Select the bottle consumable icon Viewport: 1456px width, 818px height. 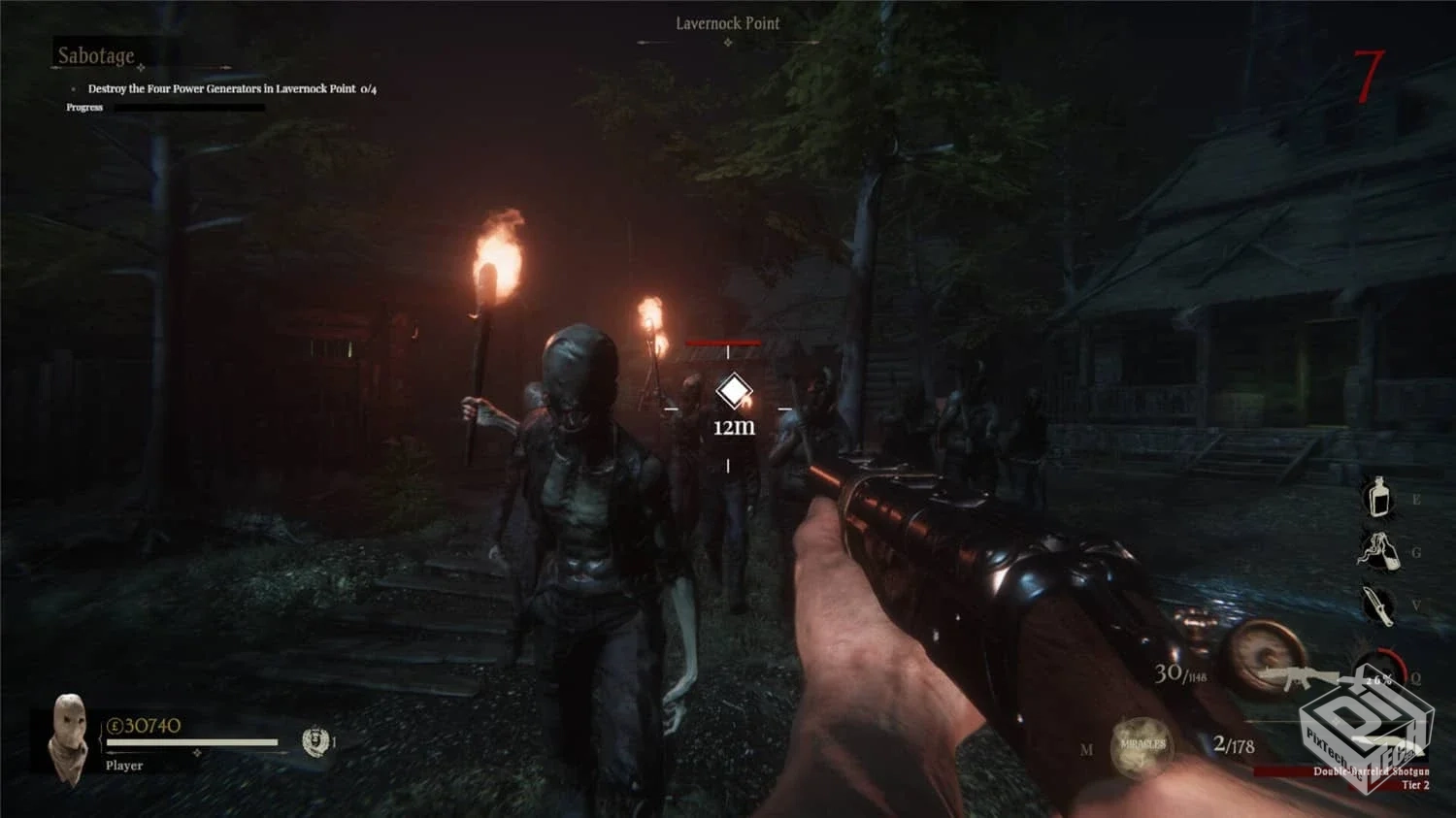coord(1377,498)
